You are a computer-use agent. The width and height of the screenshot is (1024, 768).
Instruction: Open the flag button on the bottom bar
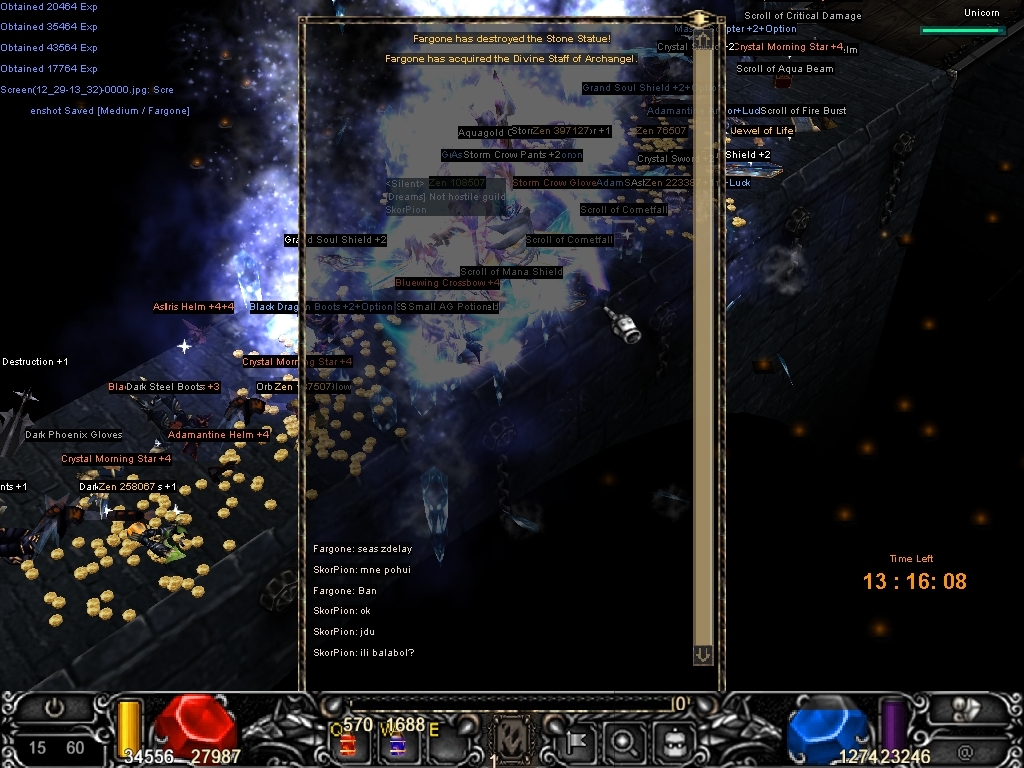pyautogui.click(x=577, y=741)
